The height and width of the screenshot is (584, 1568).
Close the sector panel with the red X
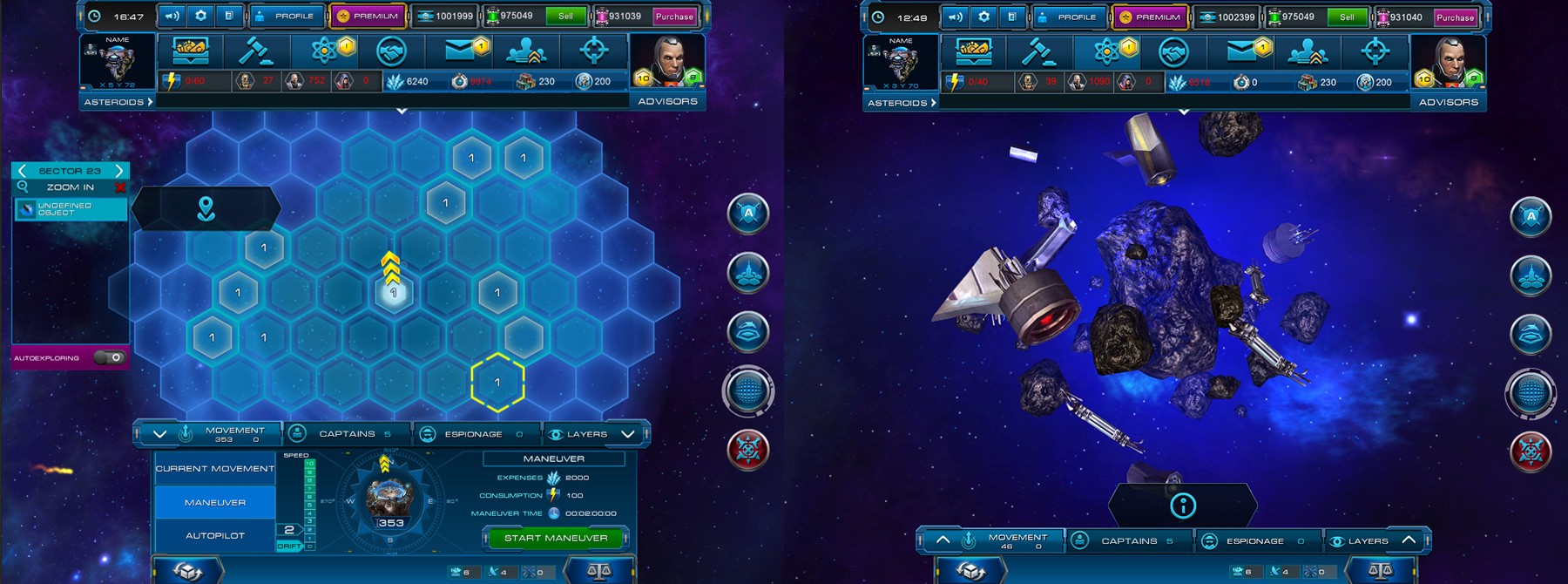pyautogui.click(x=120, y=187)
